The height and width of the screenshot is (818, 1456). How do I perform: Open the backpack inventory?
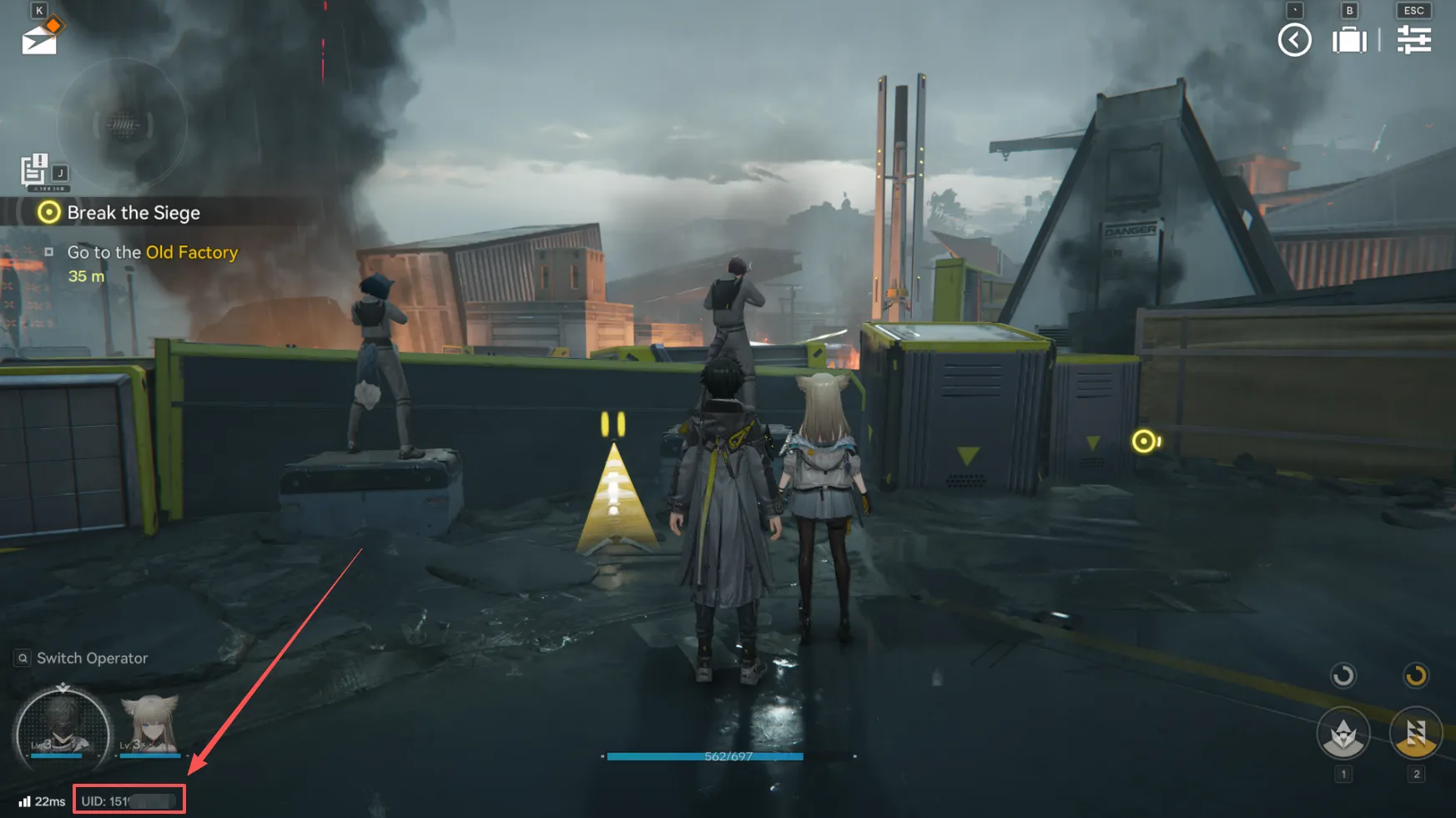(x=1349, y=40)
